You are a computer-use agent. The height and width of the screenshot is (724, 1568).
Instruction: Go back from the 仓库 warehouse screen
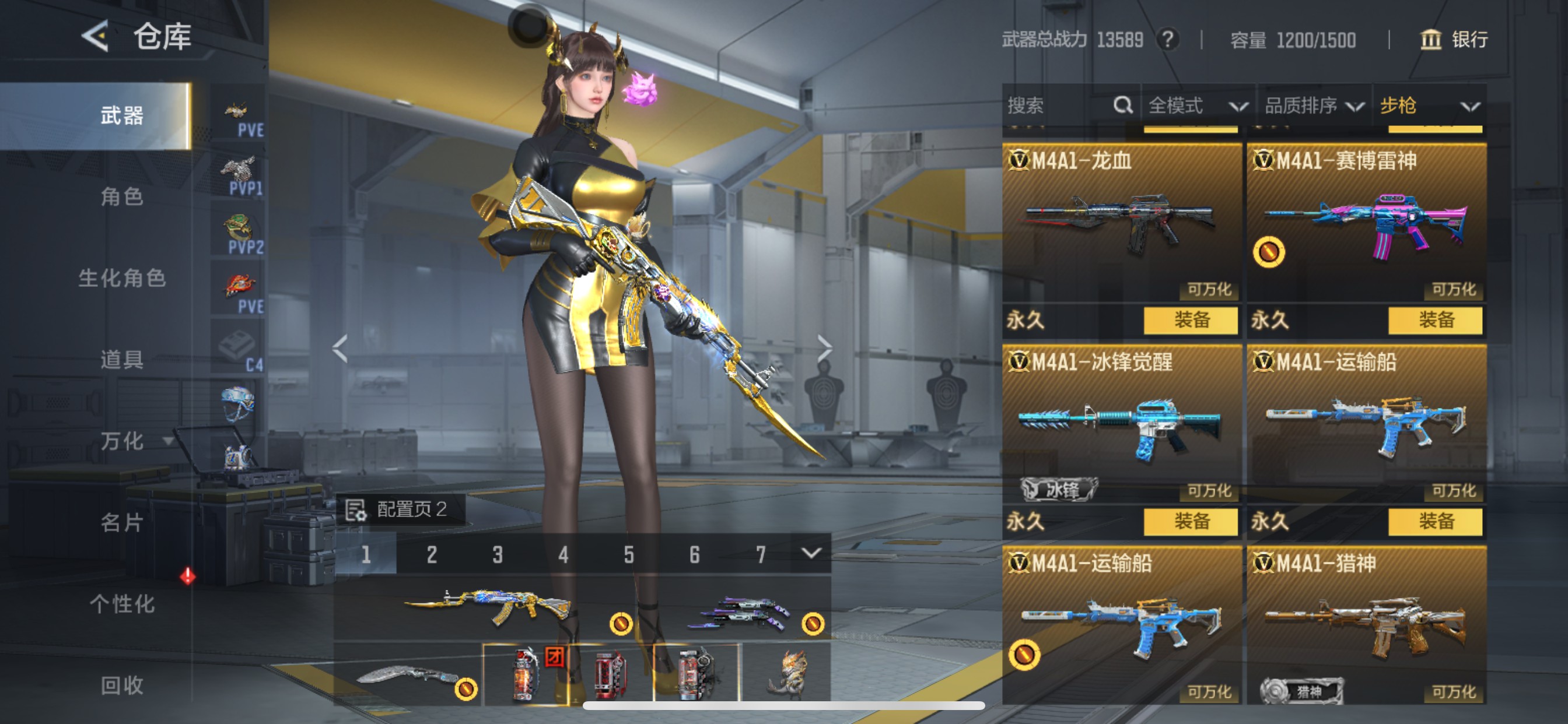click(x=96, y=37)
